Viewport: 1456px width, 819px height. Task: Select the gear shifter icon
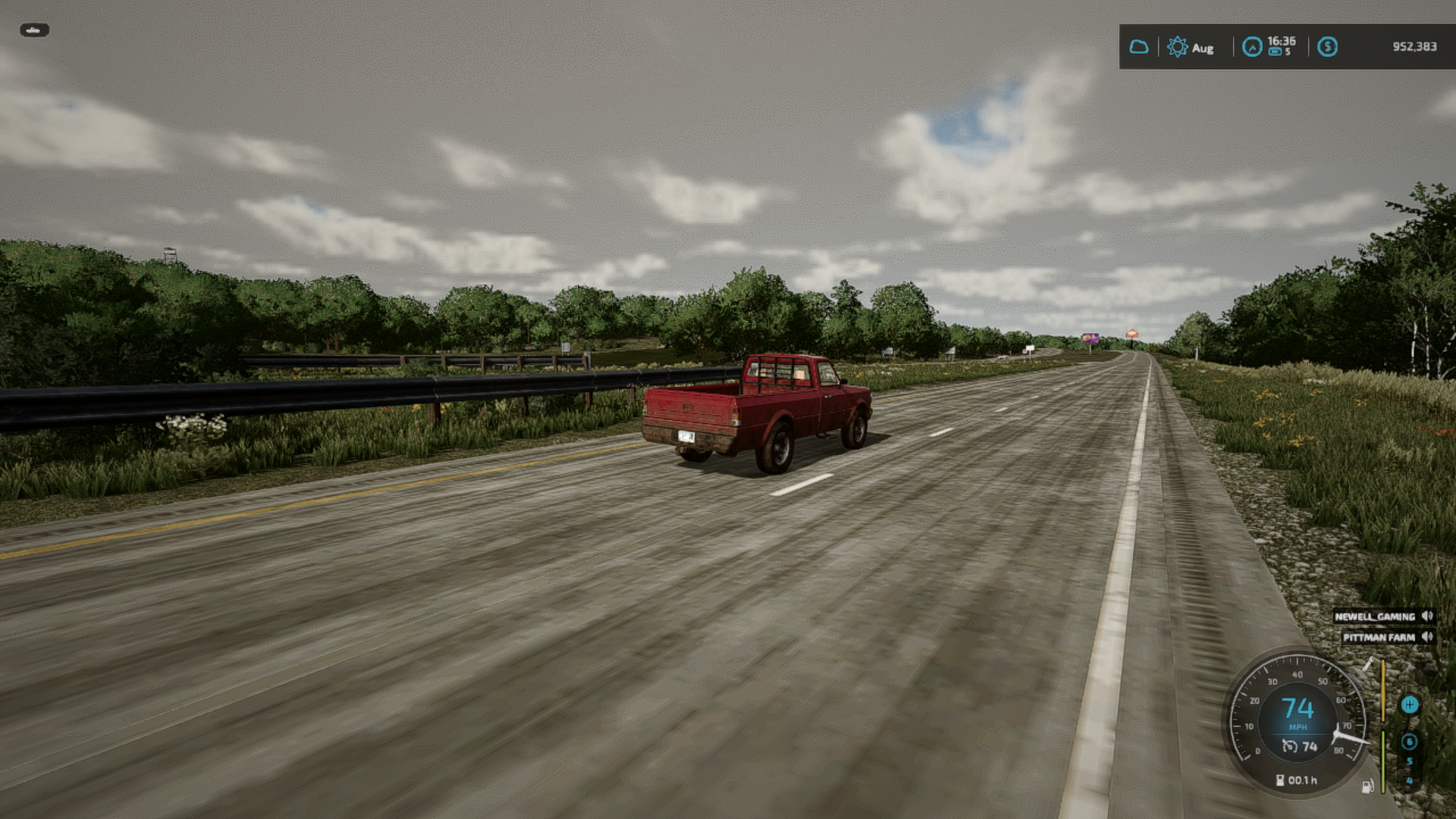click(1409, 704)
